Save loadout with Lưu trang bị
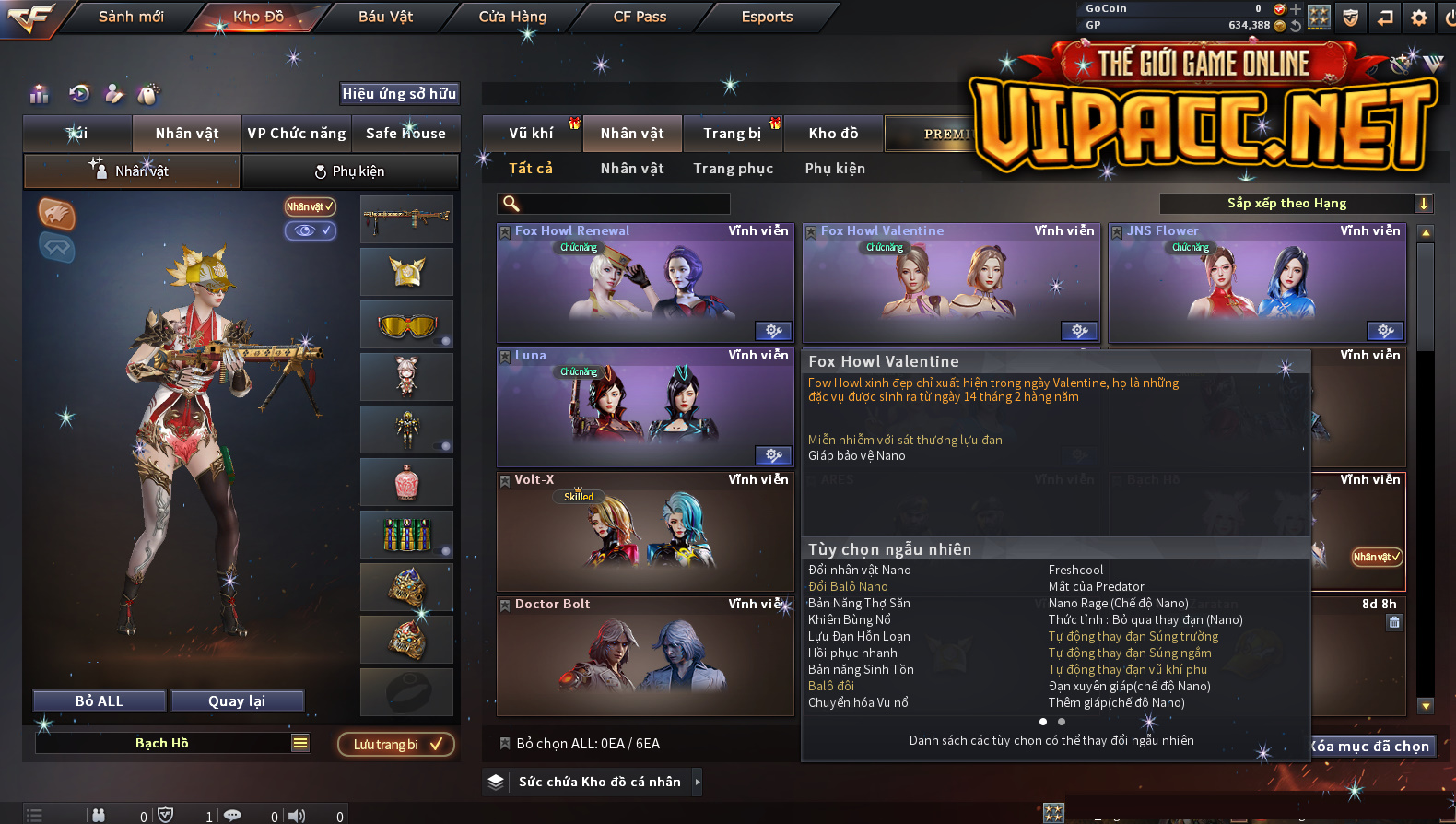Screen dimensions: 1456x824 [396, 745]
